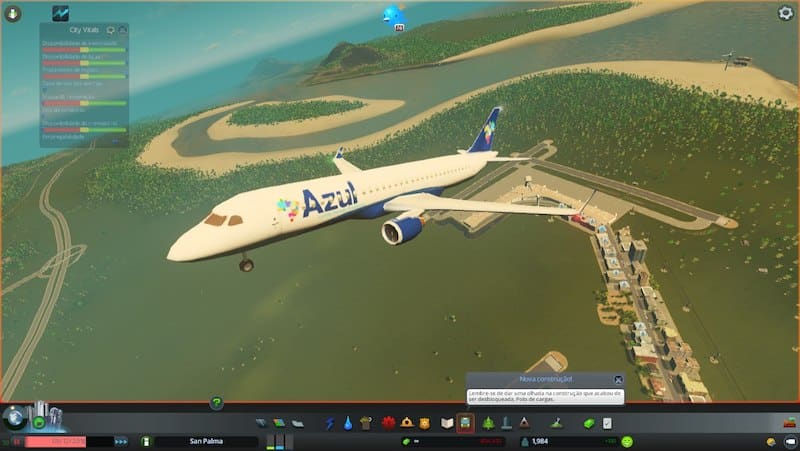The image size is (800, 451).
Task: Open the electricity lightning bolt menu
Action: 329,423
